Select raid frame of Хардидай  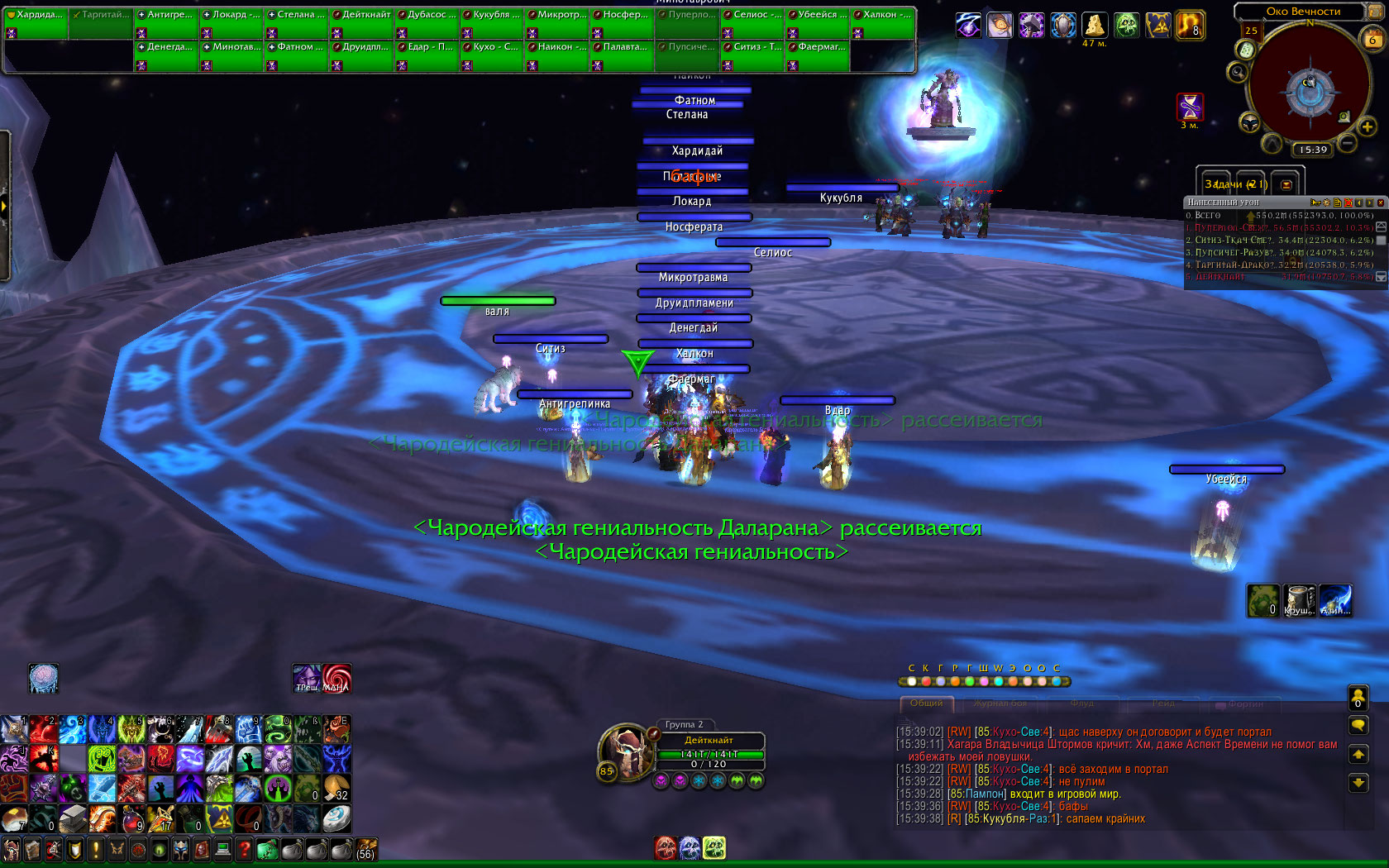tap(36, 23)
